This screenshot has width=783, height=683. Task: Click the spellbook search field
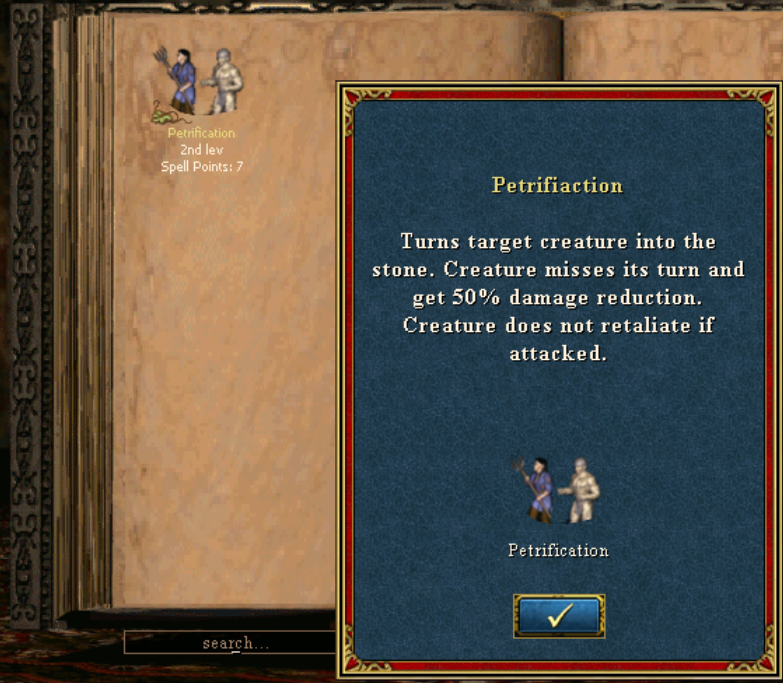click(x=230, y=643)
